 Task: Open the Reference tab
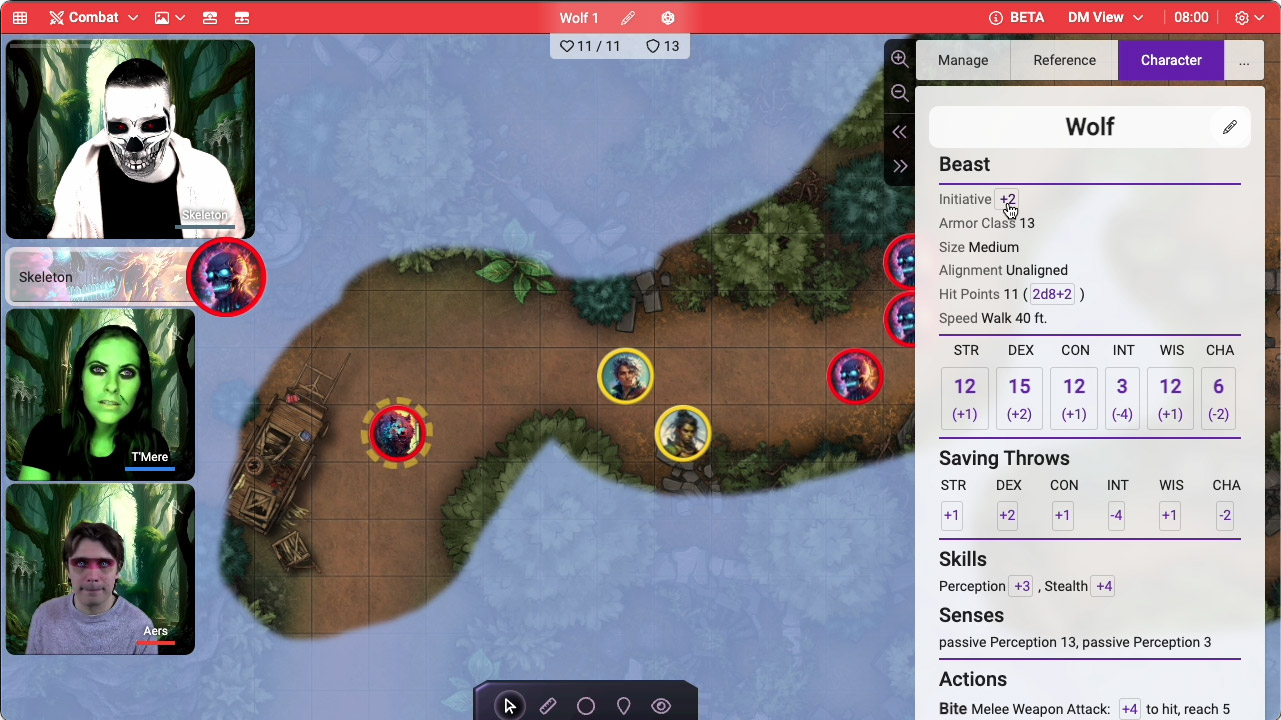[x=1064, y=60]
